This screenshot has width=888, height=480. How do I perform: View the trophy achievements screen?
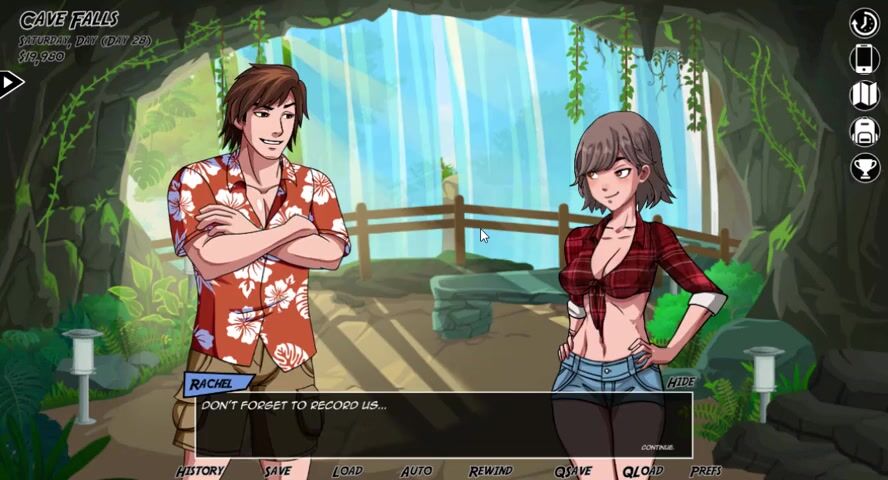pyautogui.click(x=864, y=167)
